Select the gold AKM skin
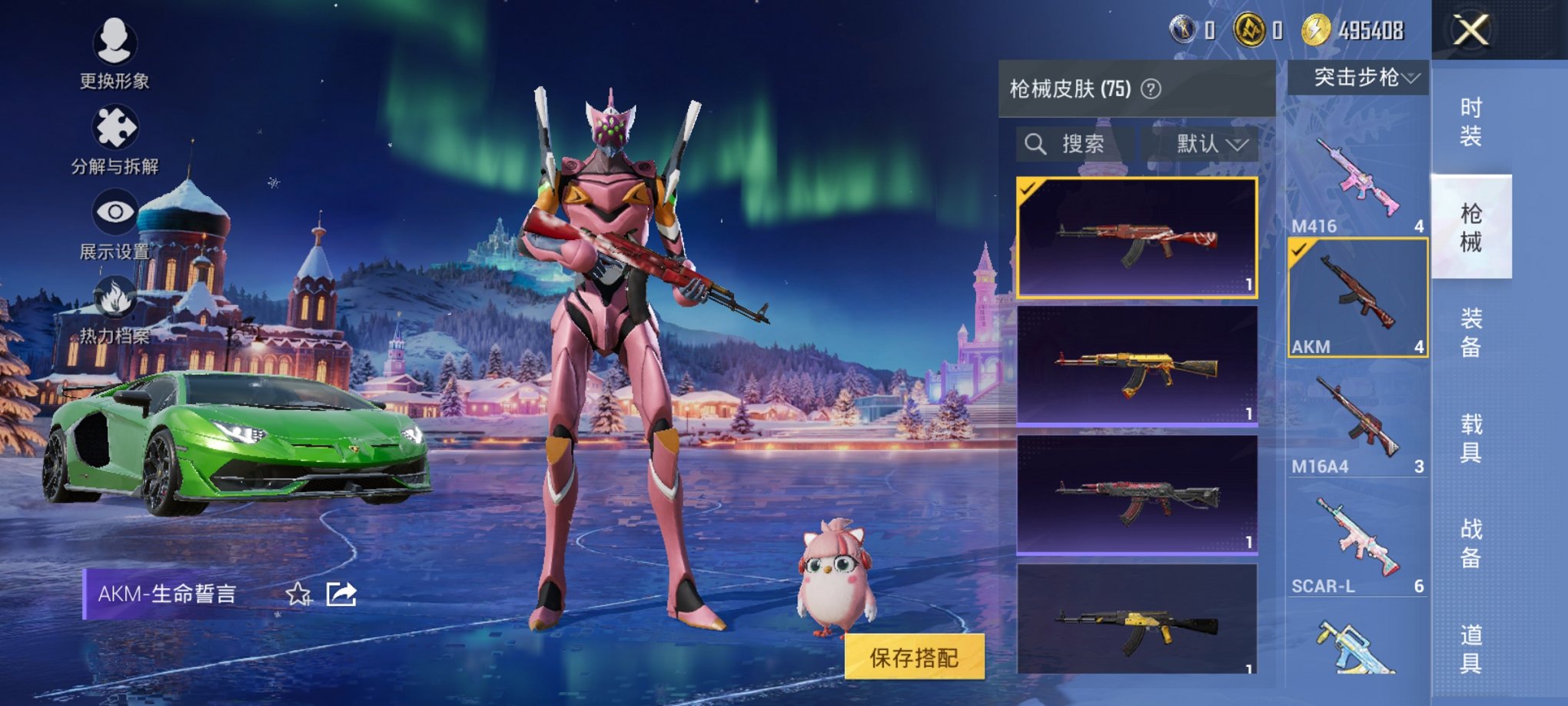This screenshot has height=706, width=1568. (x=1137, y=365)
